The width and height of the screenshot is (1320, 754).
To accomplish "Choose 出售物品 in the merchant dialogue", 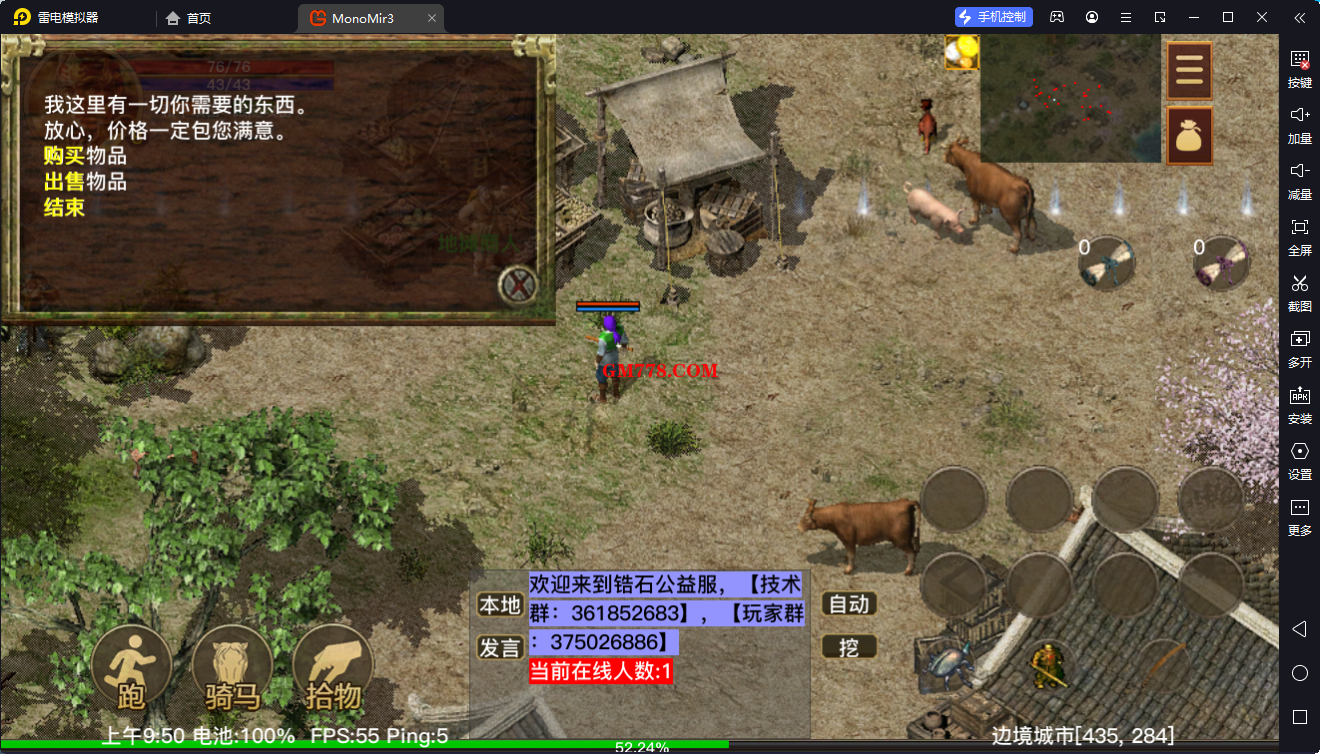I will pyautogui.click(x=85, y=182).
